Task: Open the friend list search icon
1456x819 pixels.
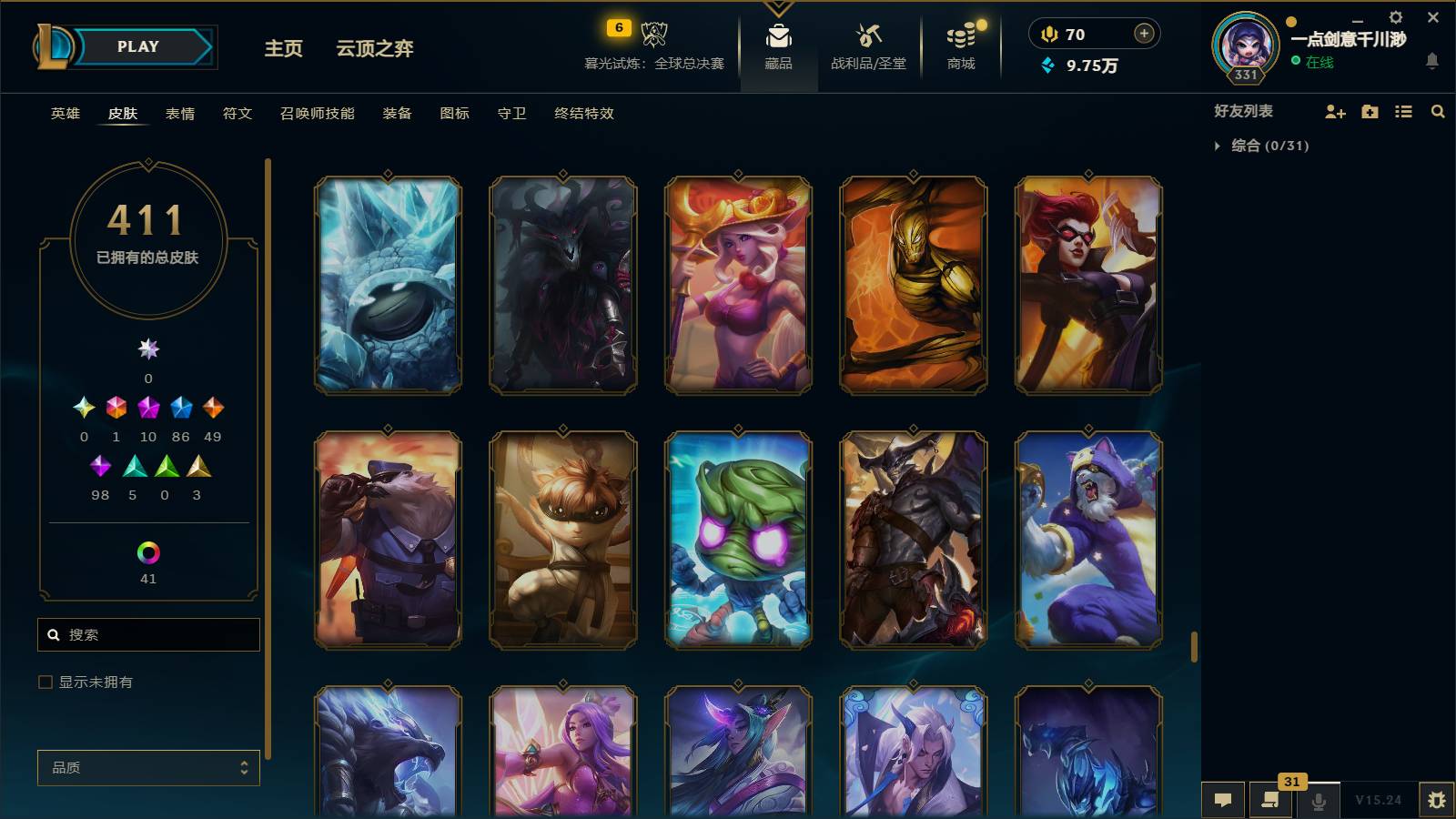Action: 1438,111
